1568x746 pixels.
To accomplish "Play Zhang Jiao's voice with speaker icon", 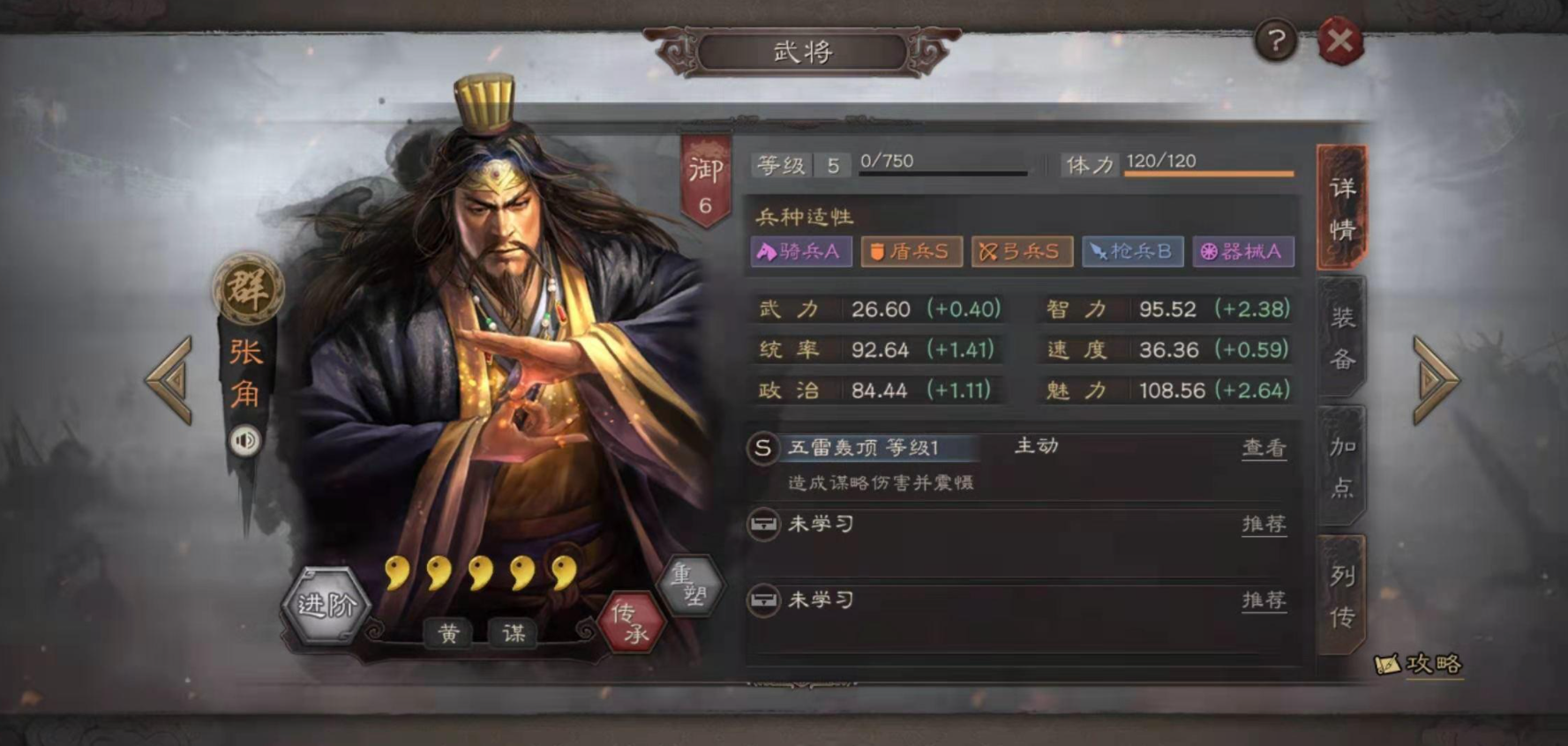I will point(245,440).
